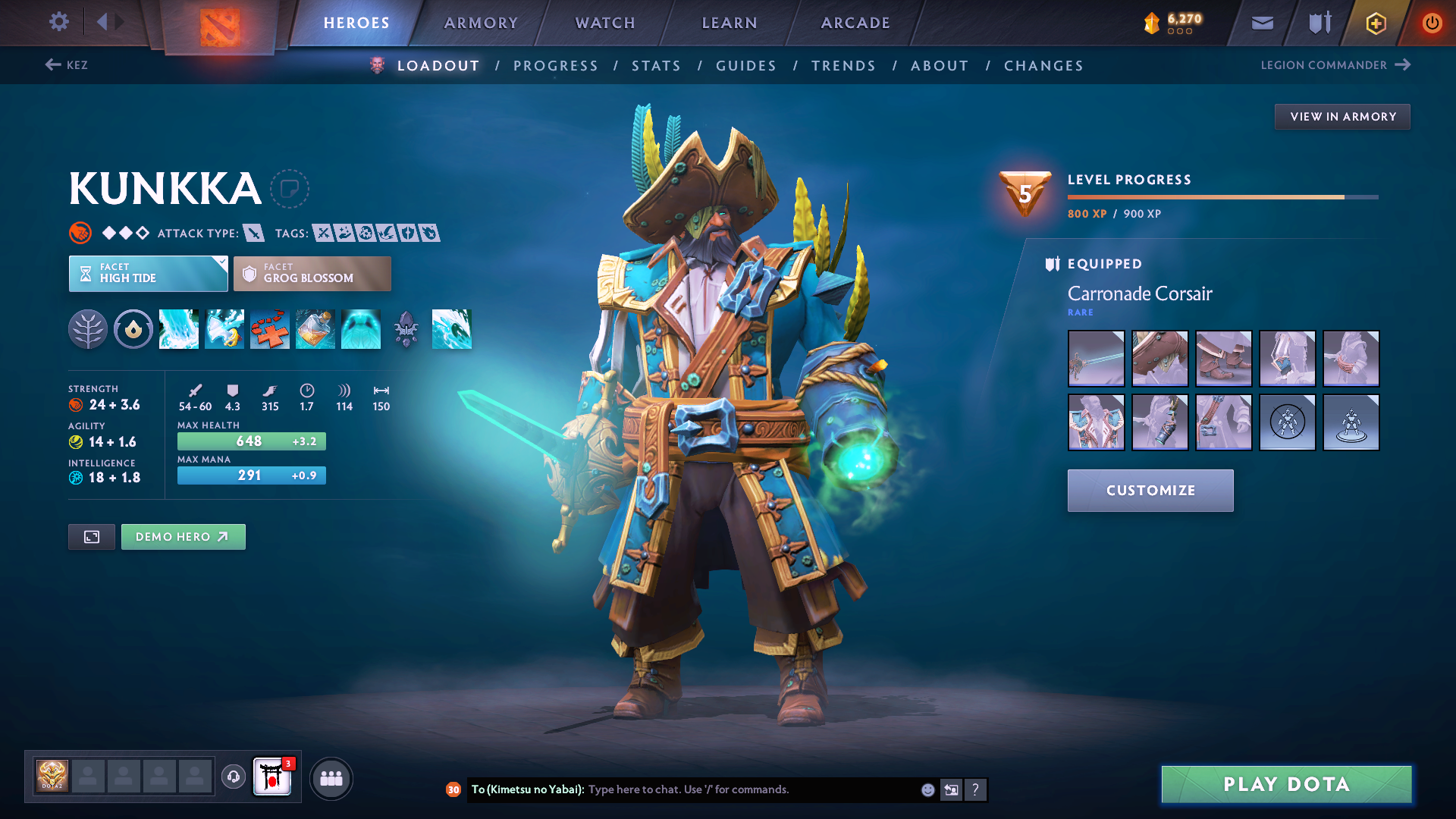Open the mail notifications envelope icon
Screen dimensions: 1456x819
pyautogui.click(x=1261, y=23)
